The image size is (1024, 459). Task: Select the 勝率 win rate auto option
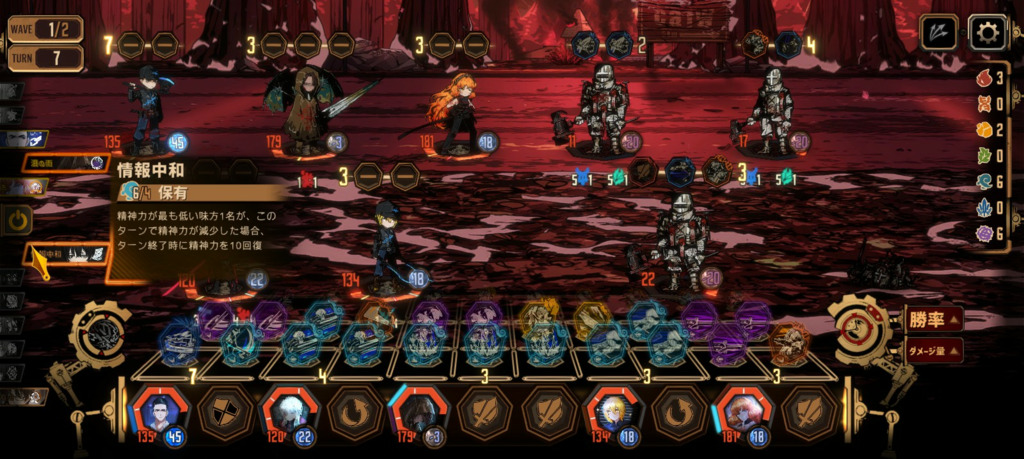coord(933,320)
